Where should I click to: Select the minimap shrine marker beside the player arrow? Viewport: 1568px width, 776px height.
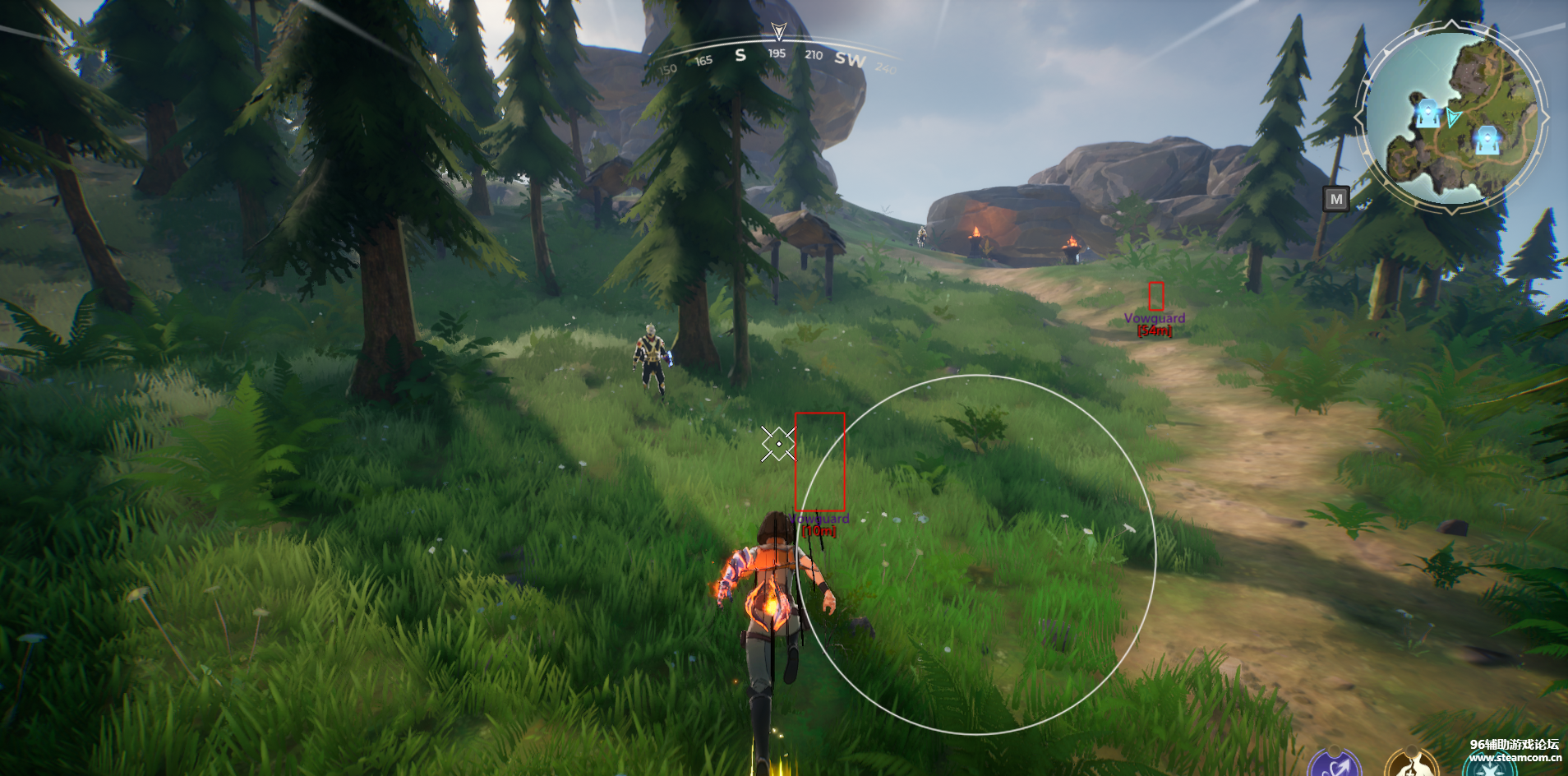pos(1427,113)
